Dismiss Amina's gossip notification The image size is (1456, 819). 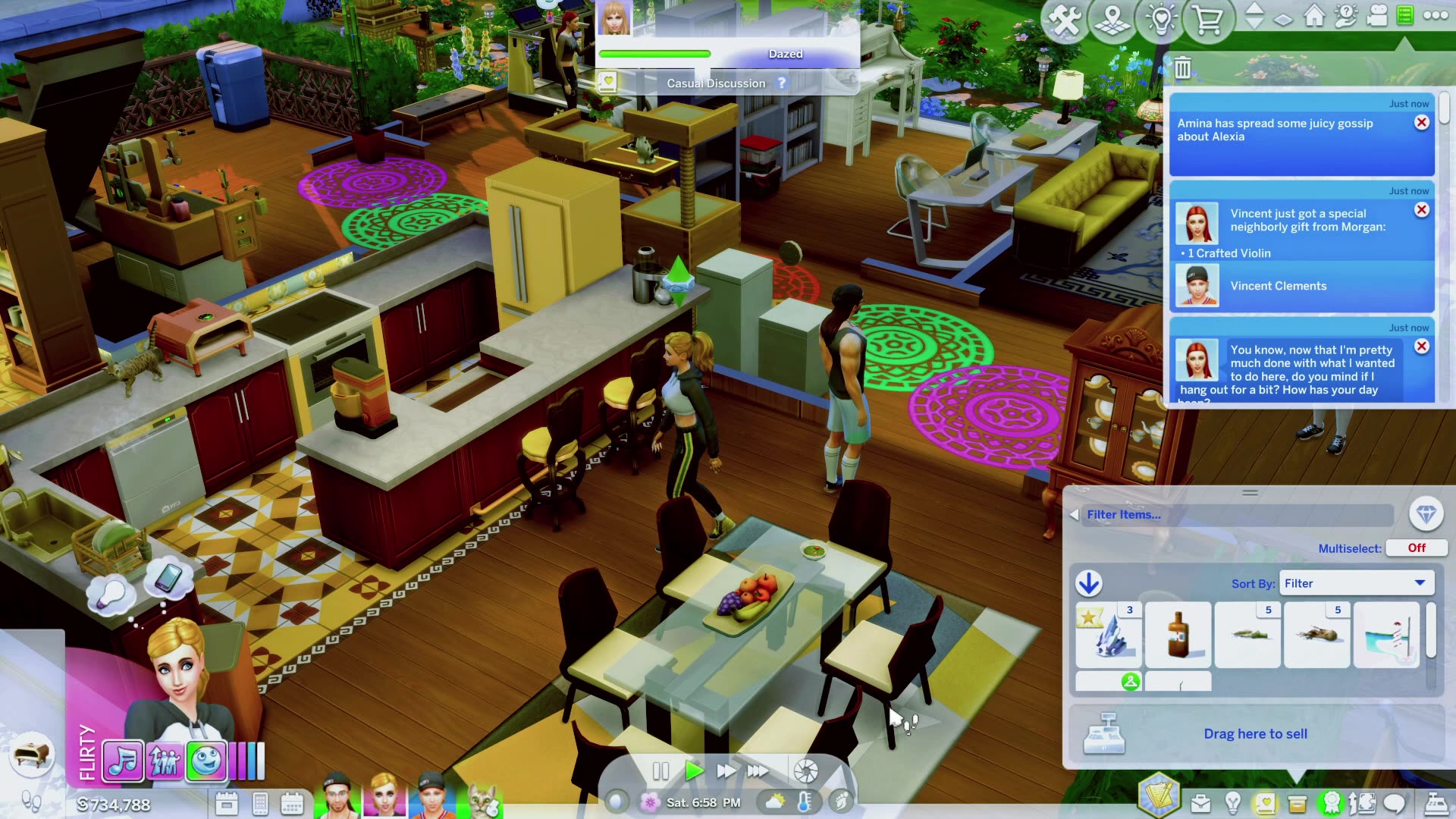coord(1421,124)
